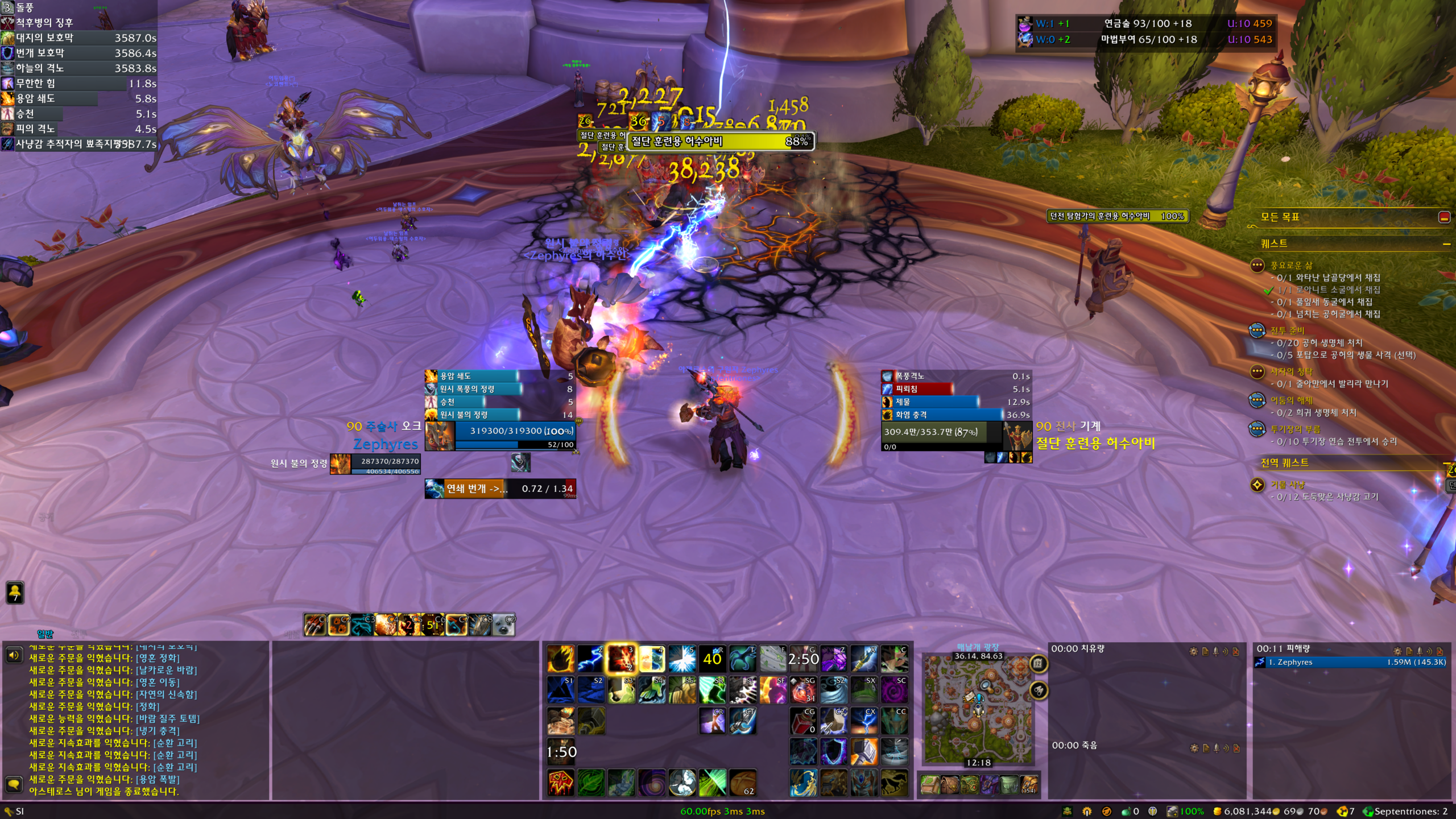
Task: Use the red potion with 31 charges
Action: click(x=803, y=690)
